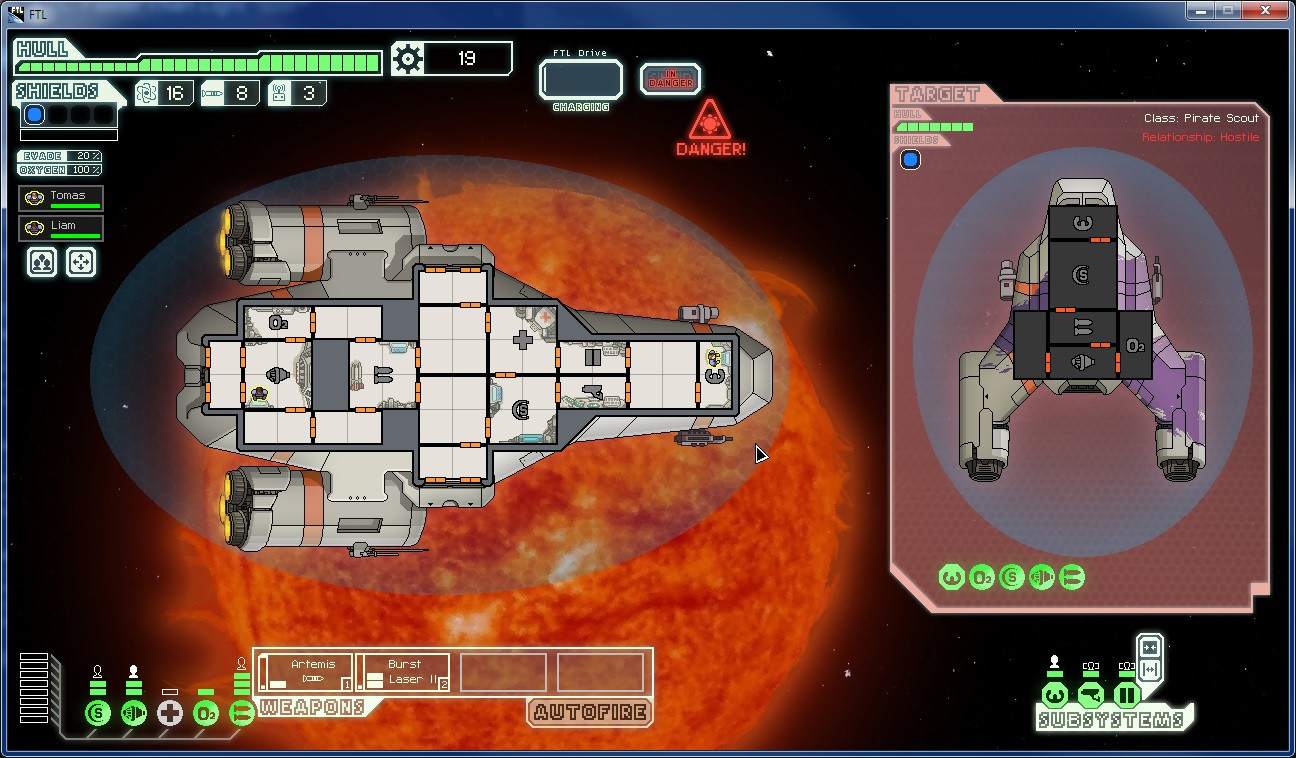The height and width of the screenshot is (758, 1296).
Task: Click the save crew stations button
Action: (x=41, y=262)
